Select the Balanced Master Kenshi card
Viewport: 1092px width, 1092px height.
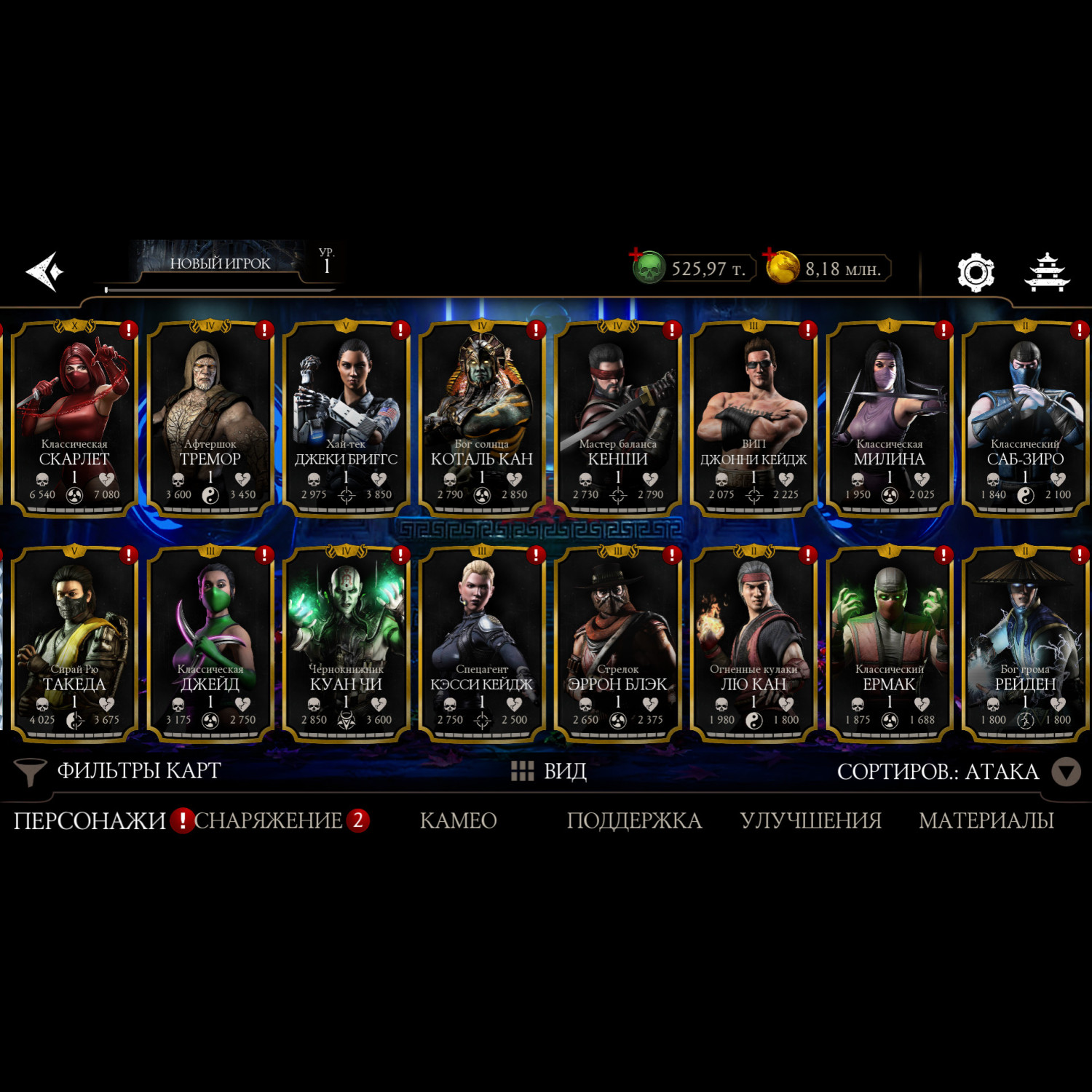click(617, 417)
